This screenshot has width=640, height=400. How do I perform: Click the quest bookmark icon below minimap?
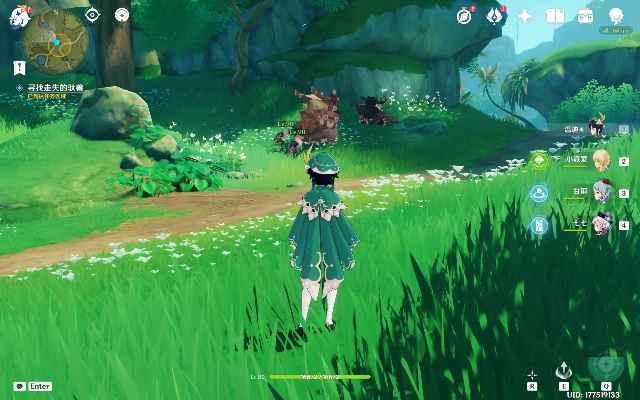coord(19,67)
